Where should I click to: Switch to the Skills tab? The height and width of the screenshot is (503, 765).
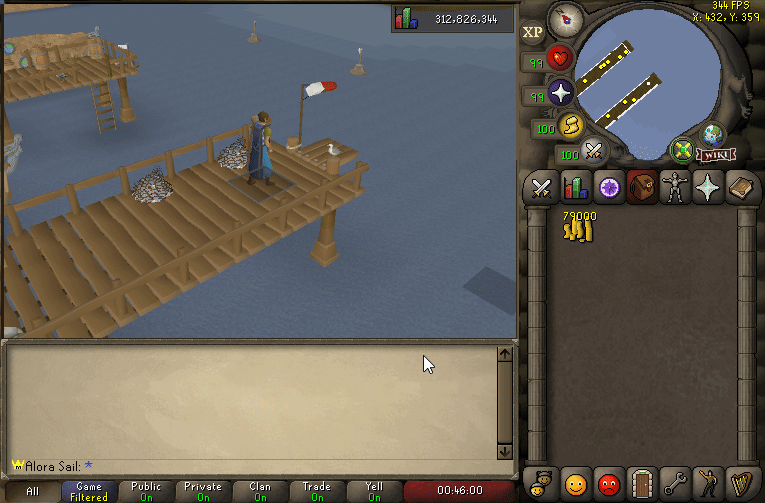(575, 187)
